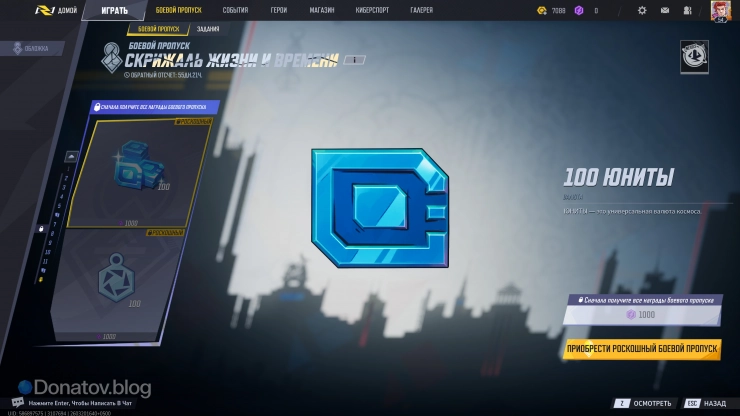Open the Играть play tab

click(113, 10)
